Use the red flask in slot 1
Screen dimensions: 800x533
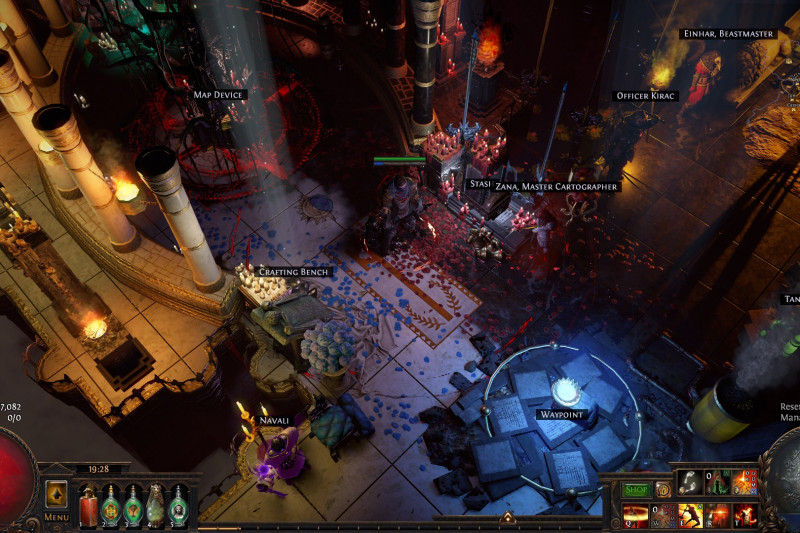coord(87,503)
